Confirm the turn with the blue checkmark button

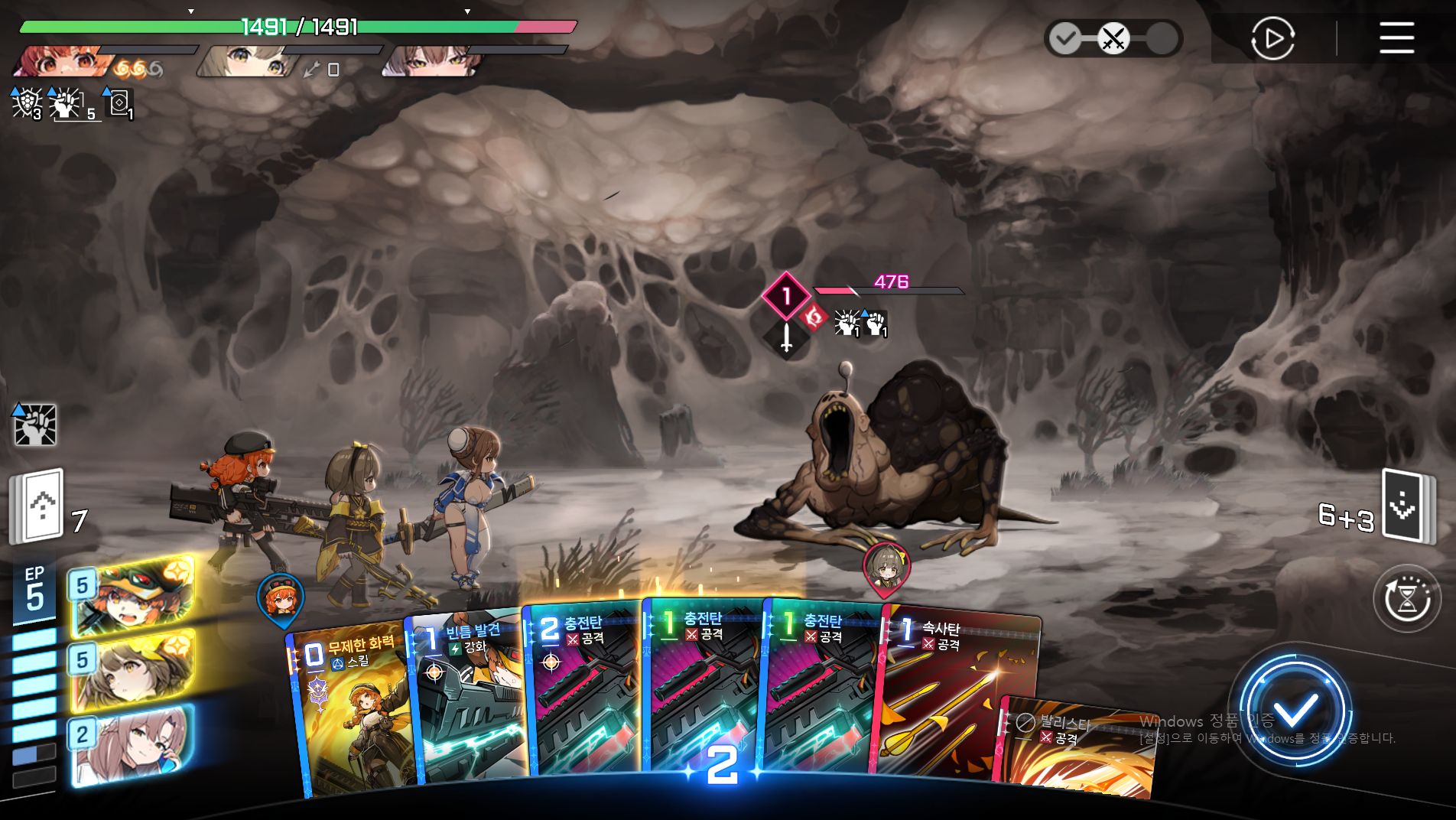point(1295,711)
